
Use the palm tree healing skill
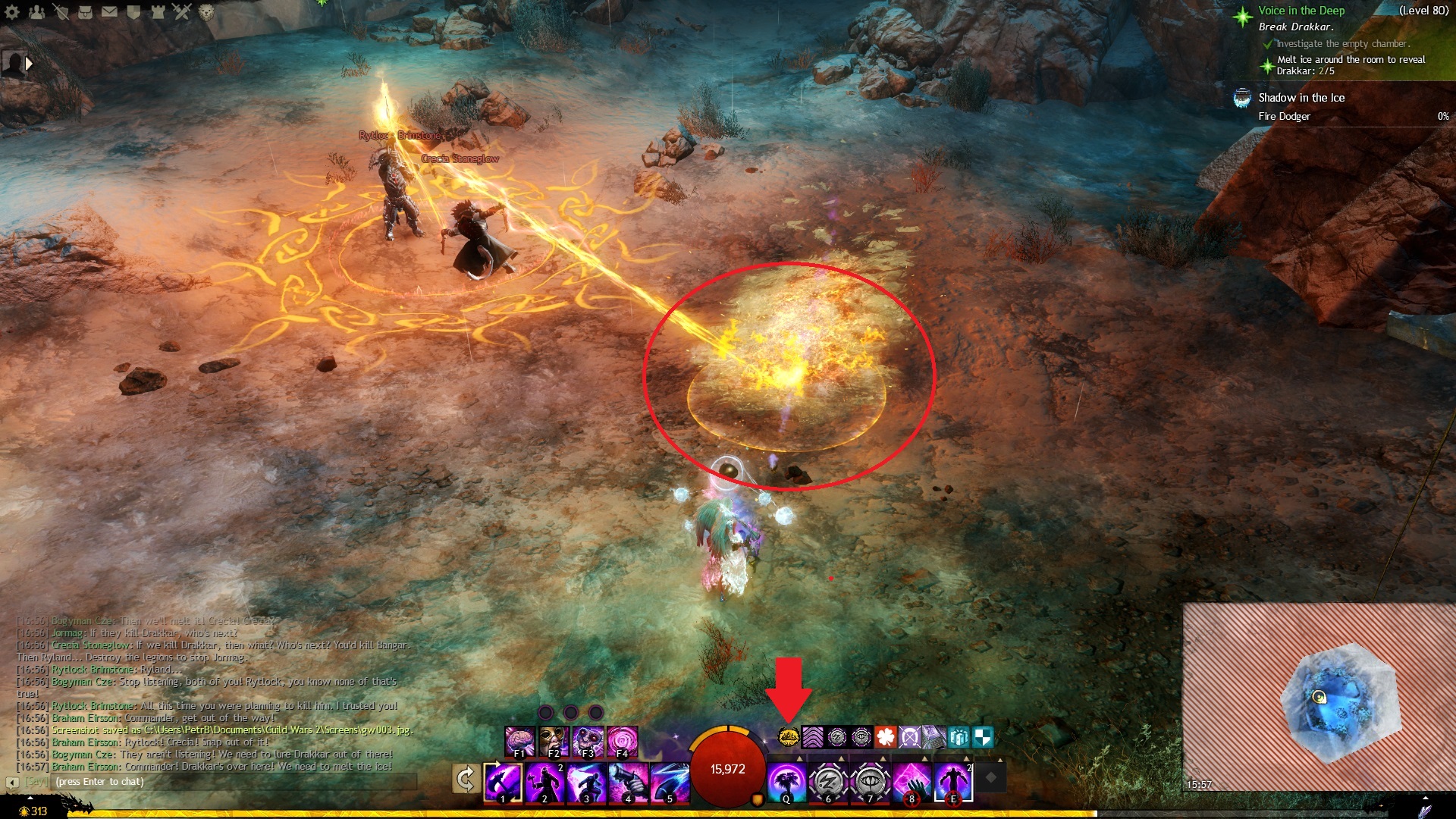(786, 782)
